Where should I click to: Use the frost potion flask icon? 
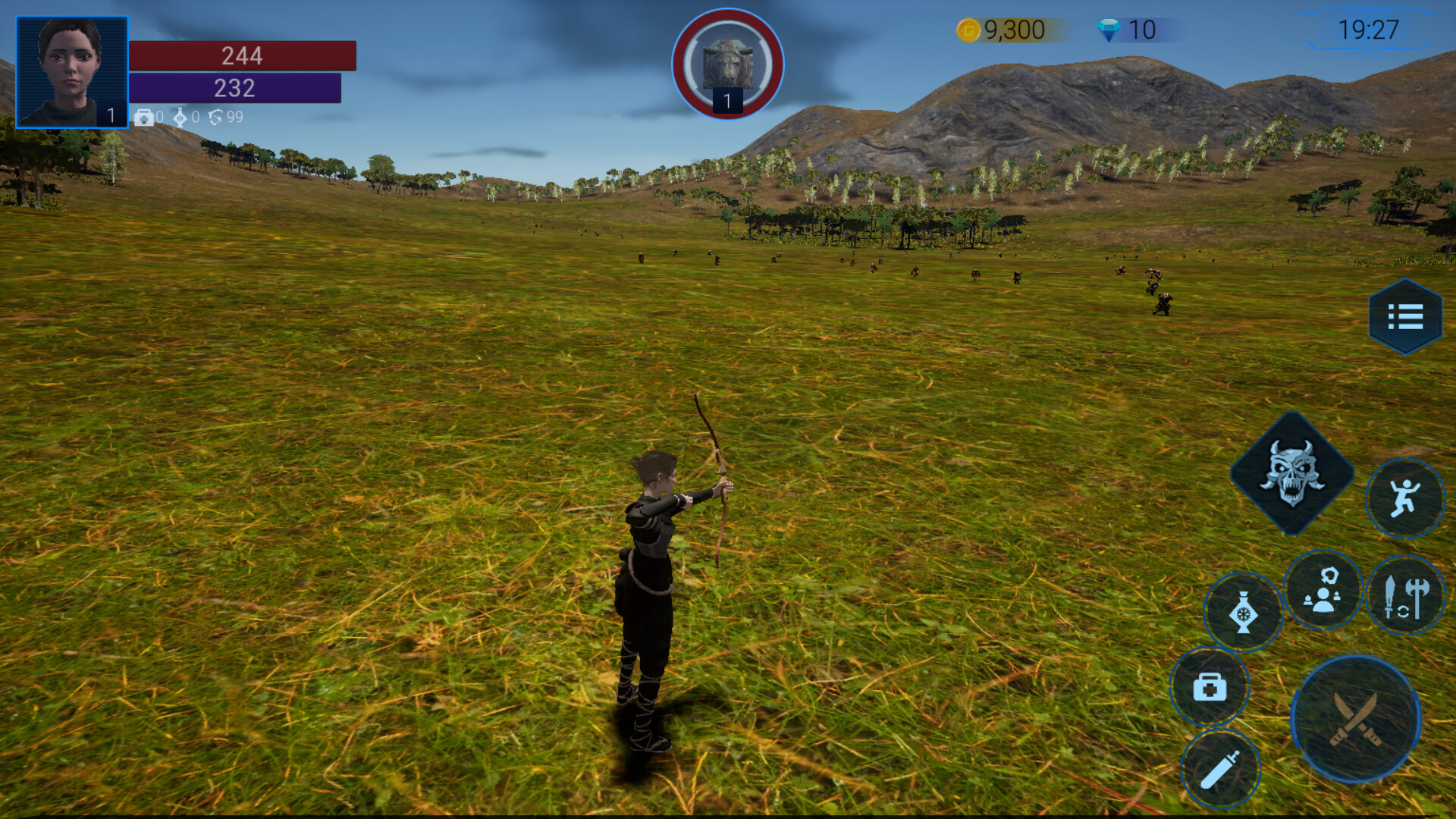click(x=1244, y=610)
